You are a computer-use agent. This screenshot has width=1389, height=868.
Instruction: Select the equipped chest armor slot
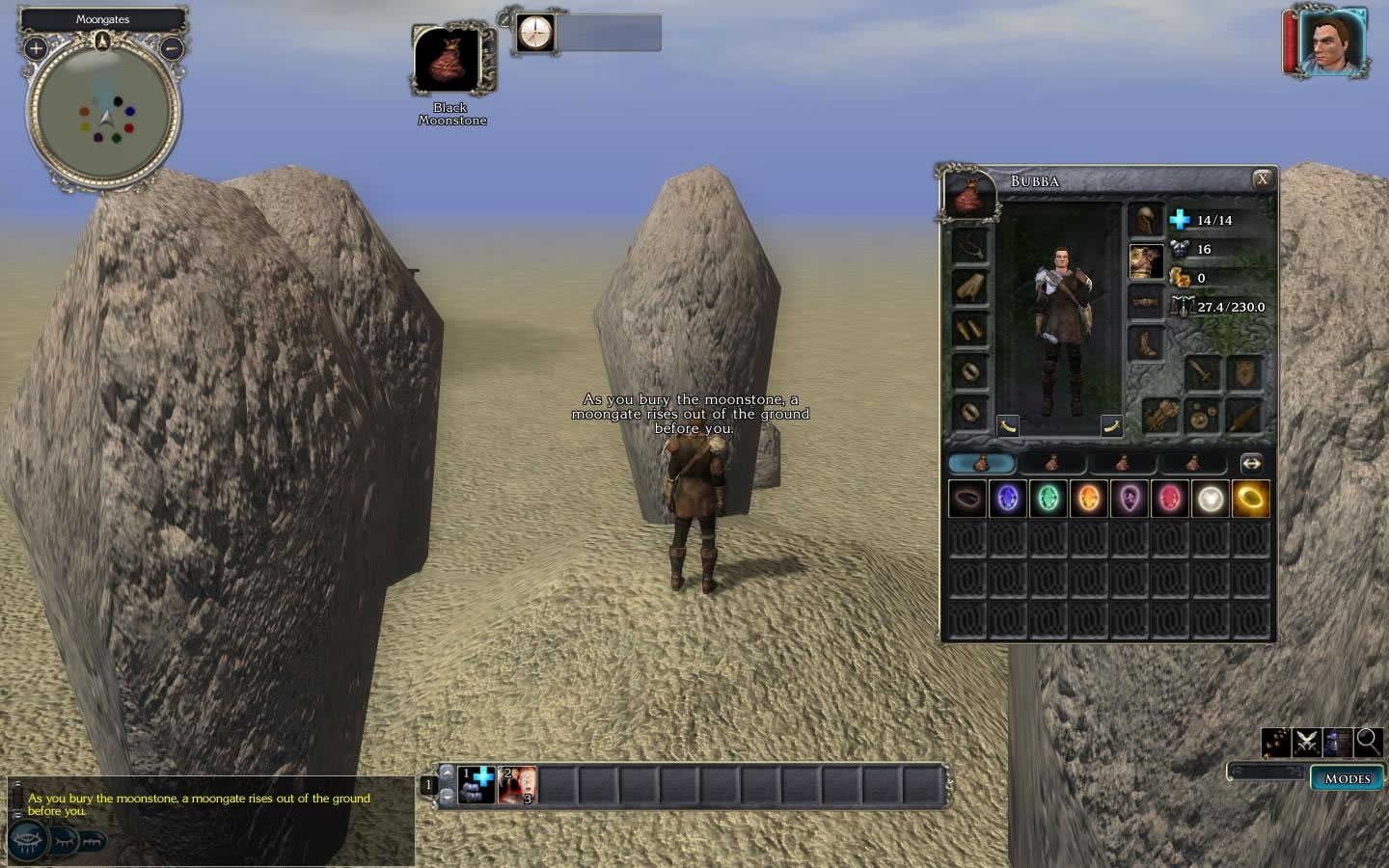point(1146,260)
